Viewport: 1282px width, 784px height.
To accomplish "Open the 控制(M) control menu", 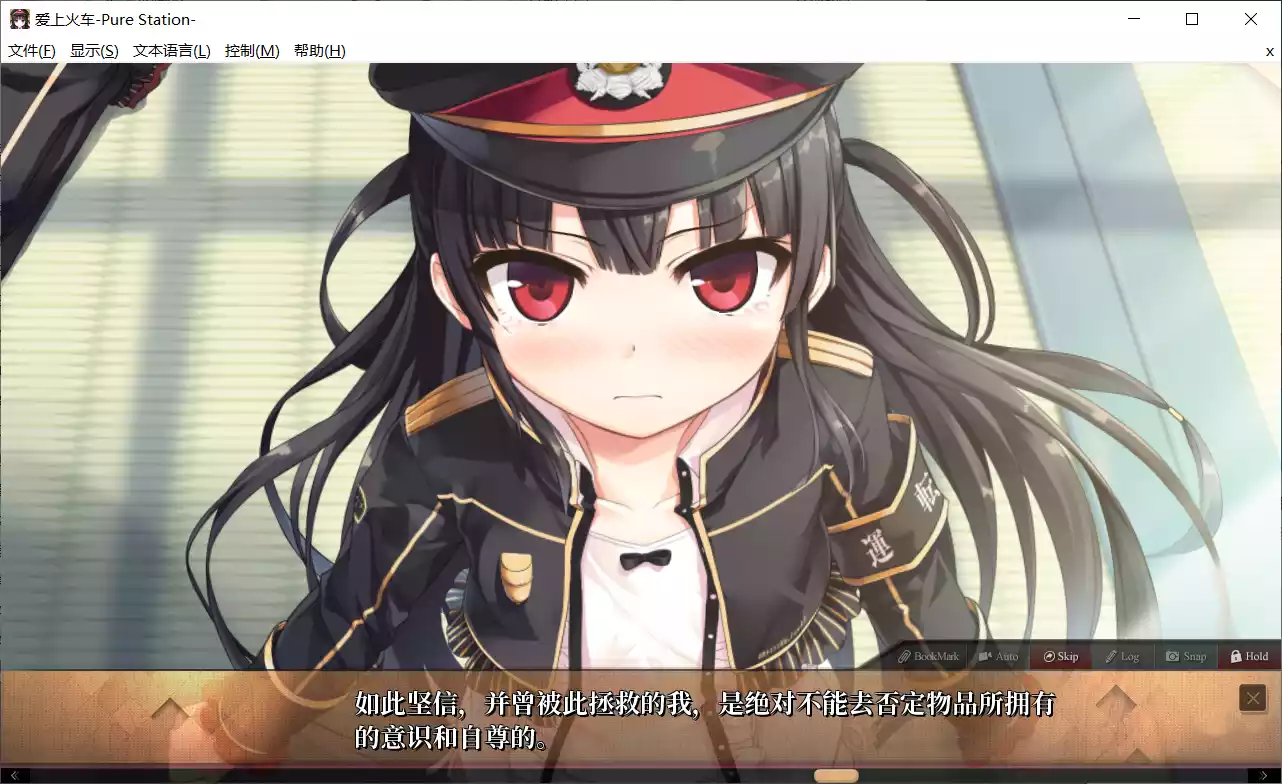I will pos(250,50).
